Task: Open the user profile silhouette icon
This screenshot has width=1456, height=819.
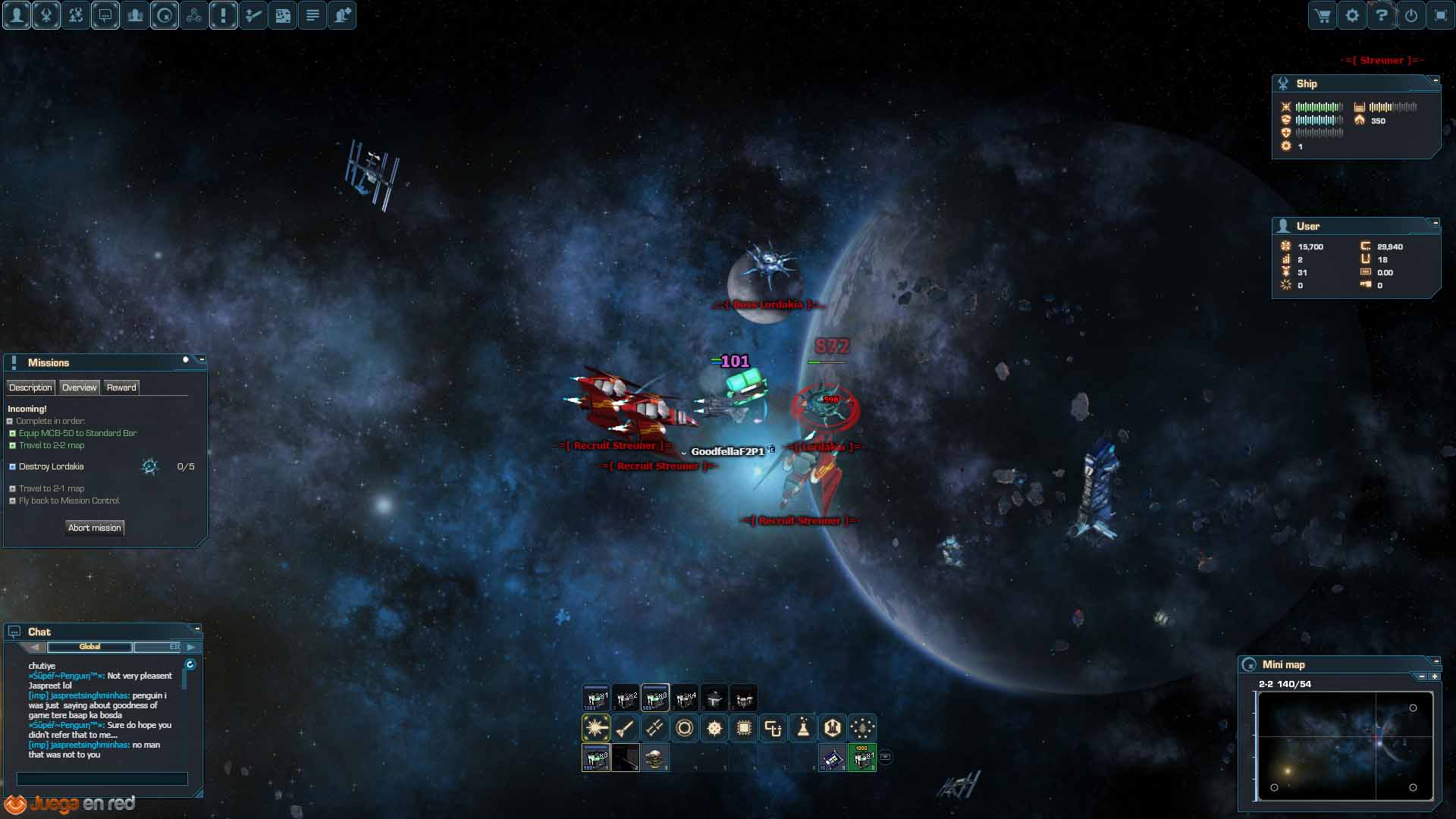Action: tap(17, 15)
